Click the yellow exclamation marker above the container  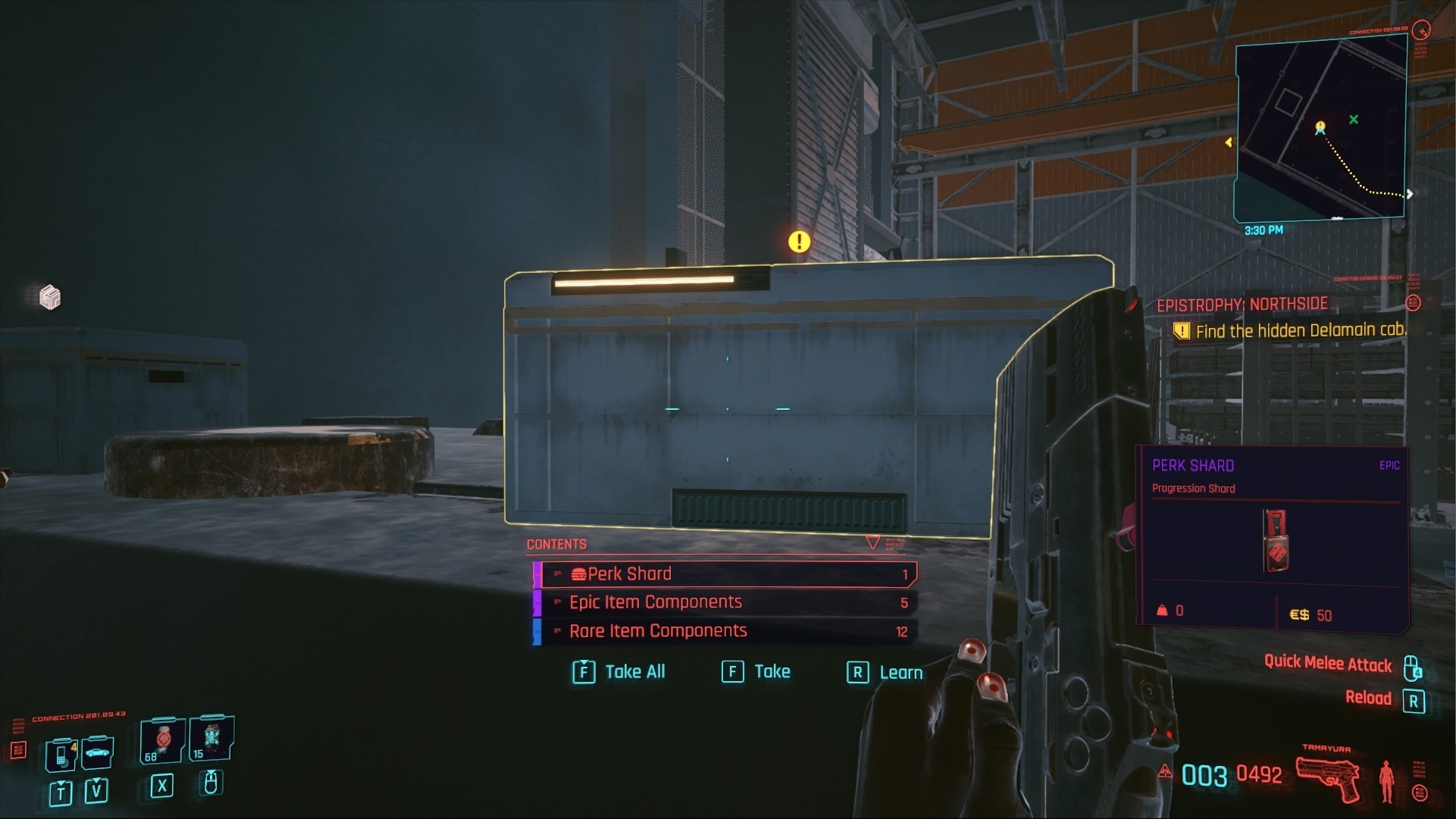[798, 241]
